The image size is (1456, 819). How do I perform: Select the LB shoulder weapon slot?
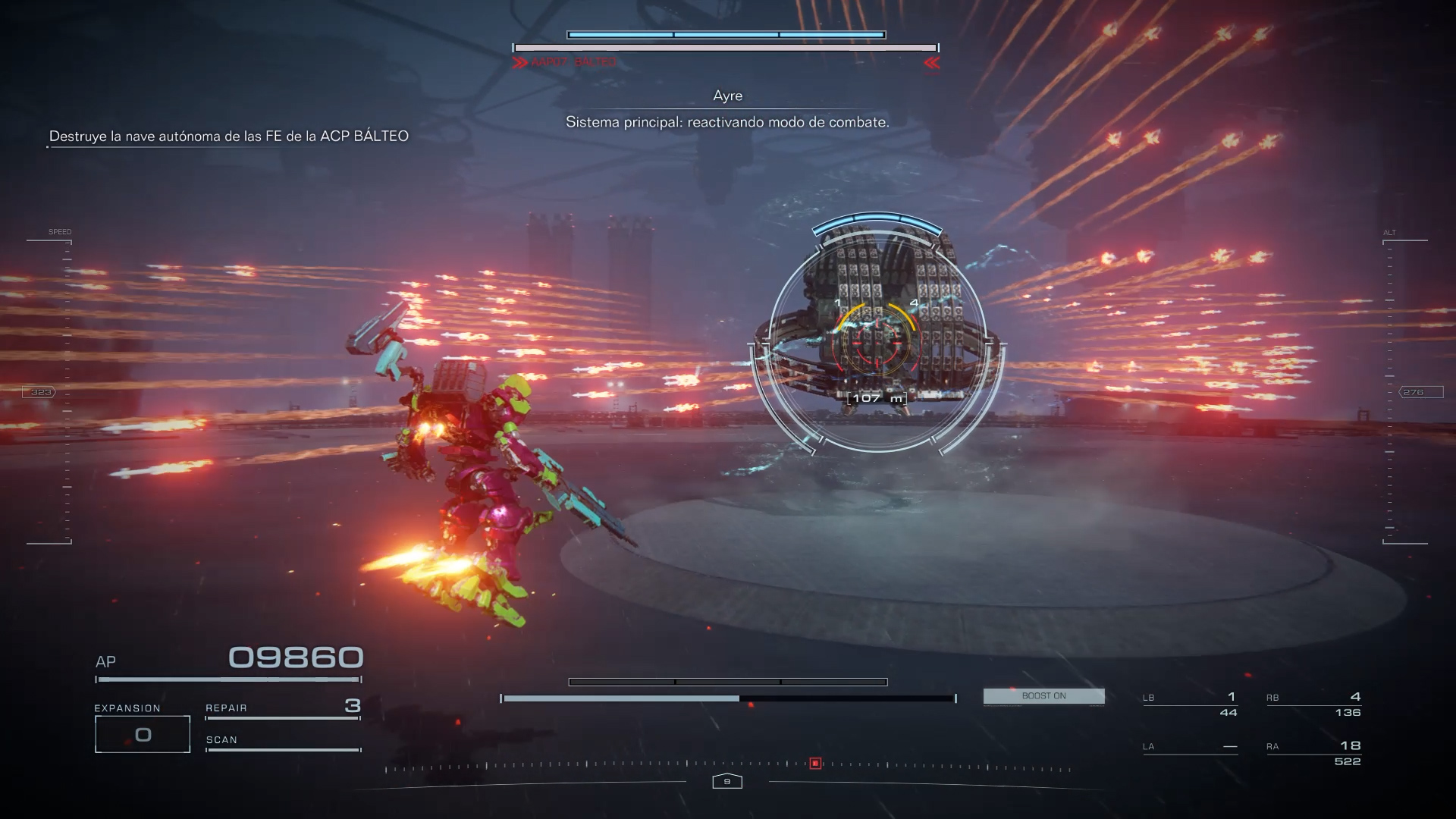pos(1190,704)
